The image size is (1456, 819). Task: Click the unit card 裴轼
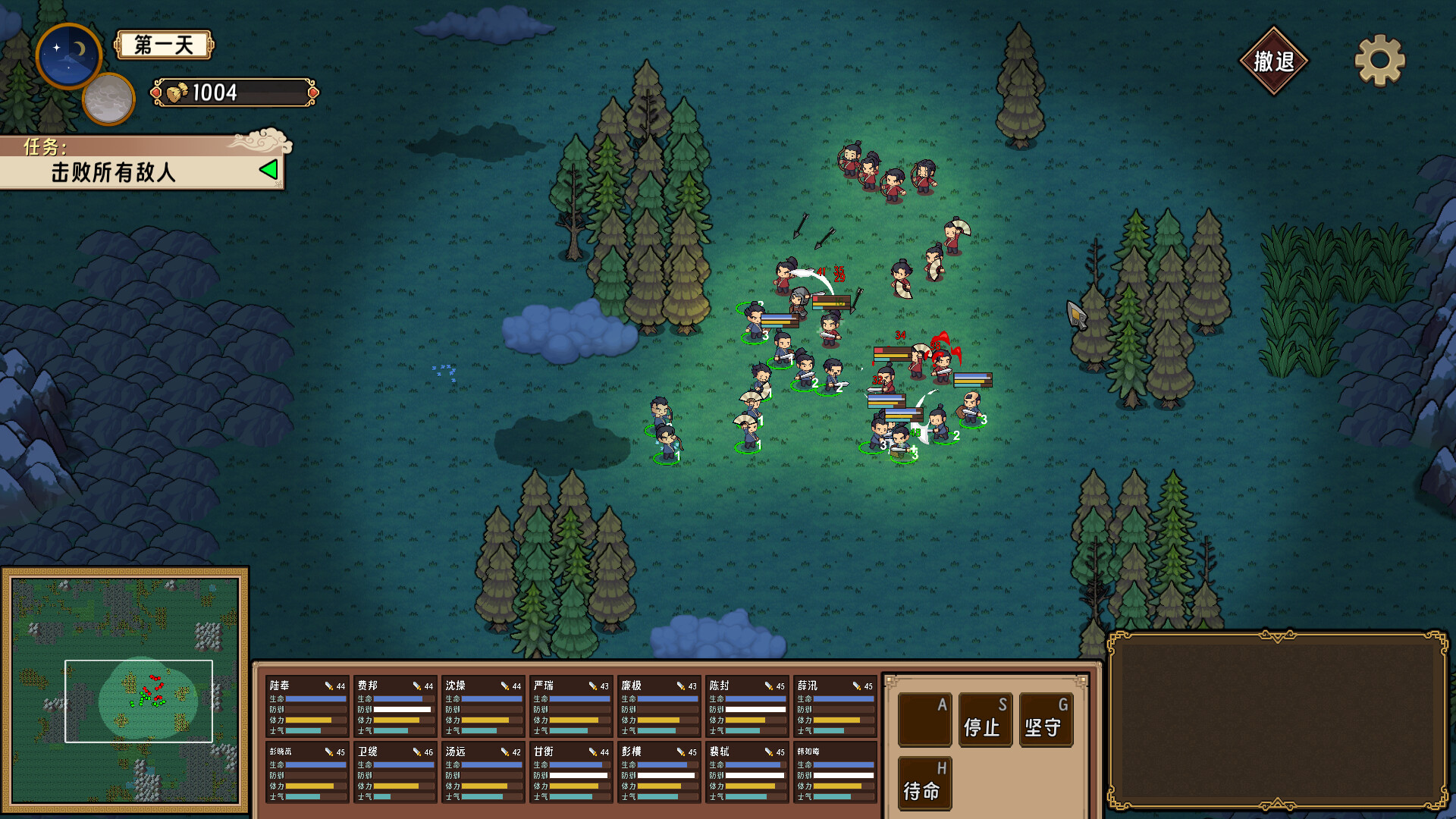click(x=747, y=773)
